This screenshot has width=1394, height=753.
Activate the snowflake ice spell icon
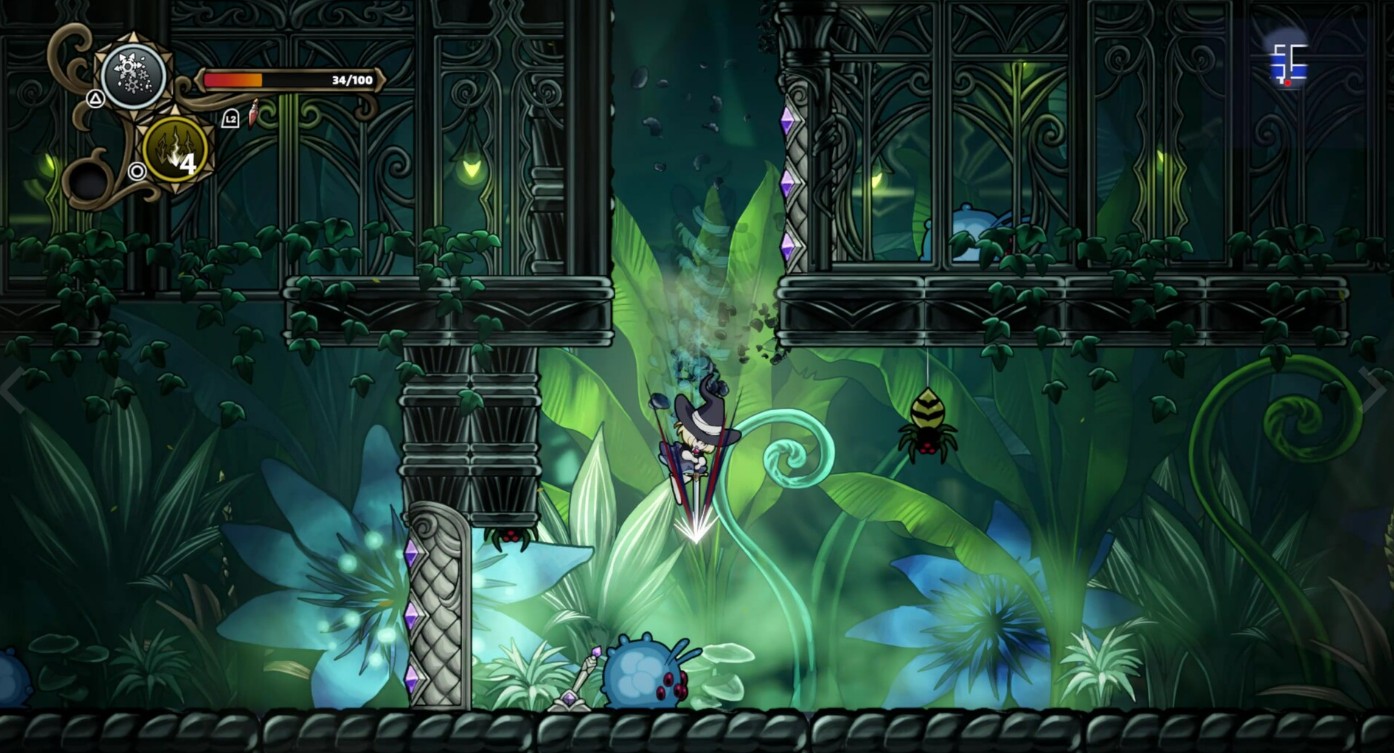[x=134, y=74]
